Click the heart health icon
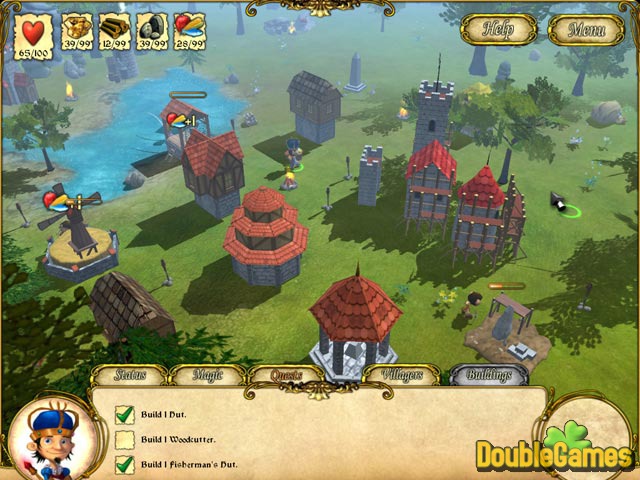The width and height of the screenshot is (640, 480). pos(34,30)
